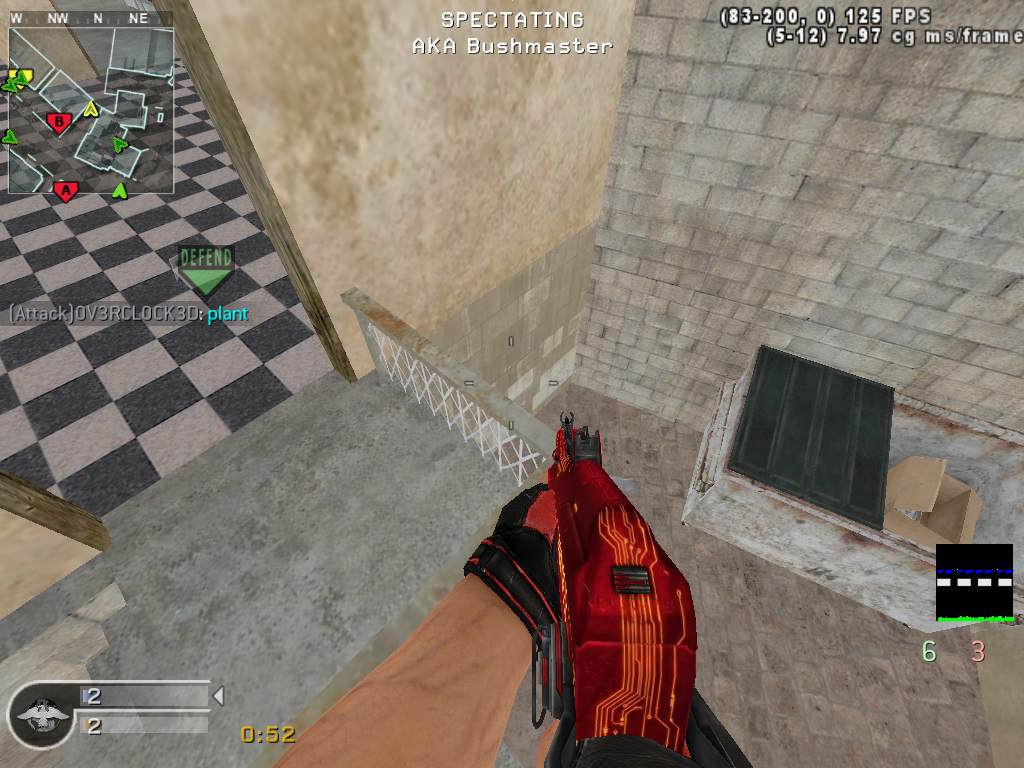Viewport: 1024px width, 768px height.
Task: Click the team emblem icon
Action: coord(41,716)
